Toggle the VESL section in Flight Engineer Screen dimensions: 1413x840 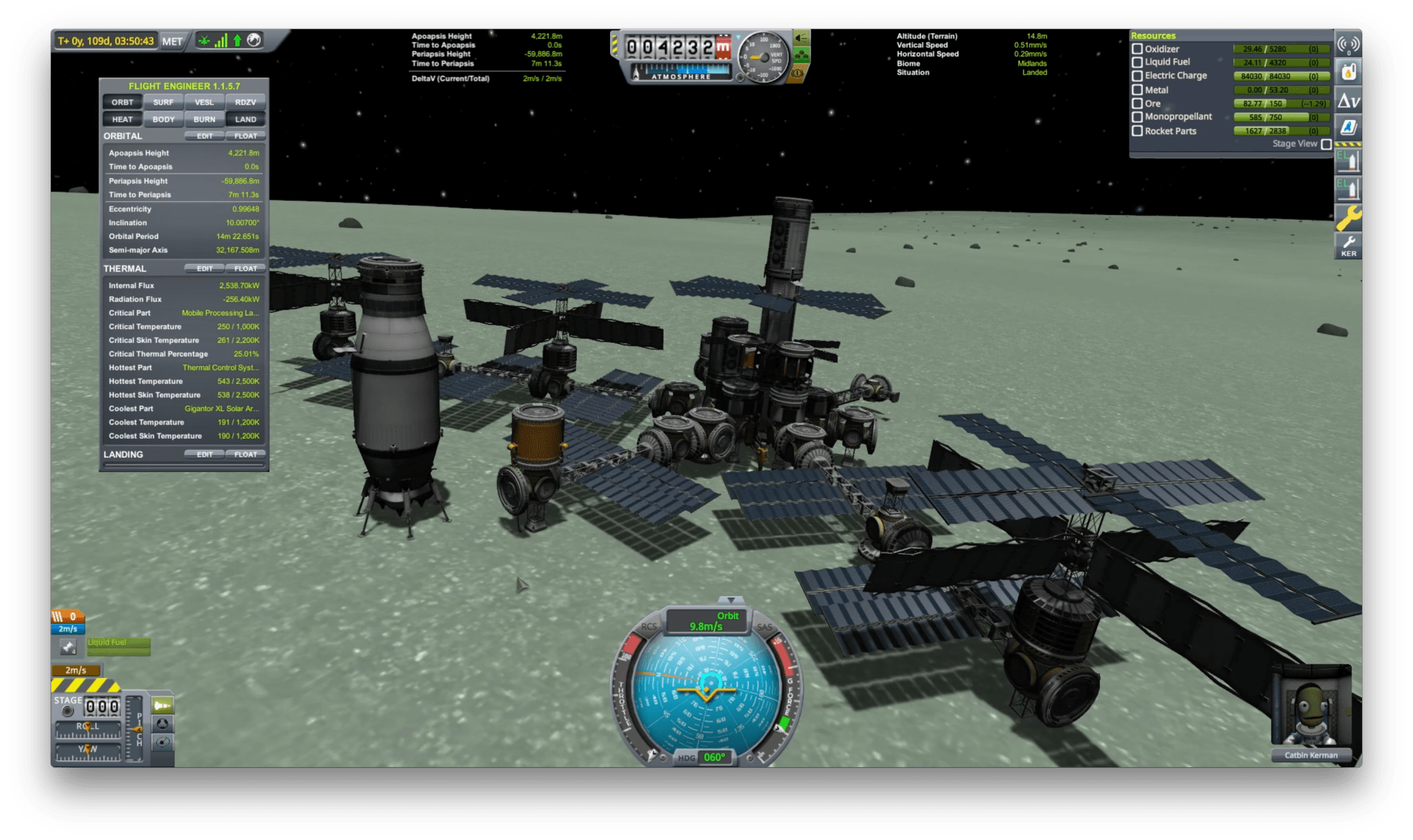point(204,102)
